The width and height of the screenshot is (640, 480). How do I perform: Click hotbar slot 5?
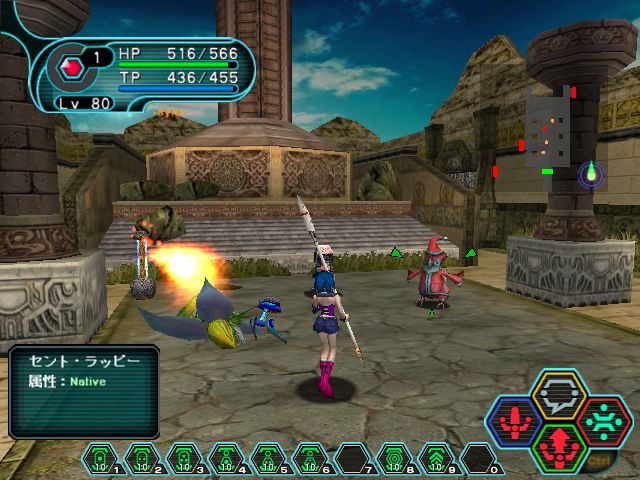coord(267,459)
